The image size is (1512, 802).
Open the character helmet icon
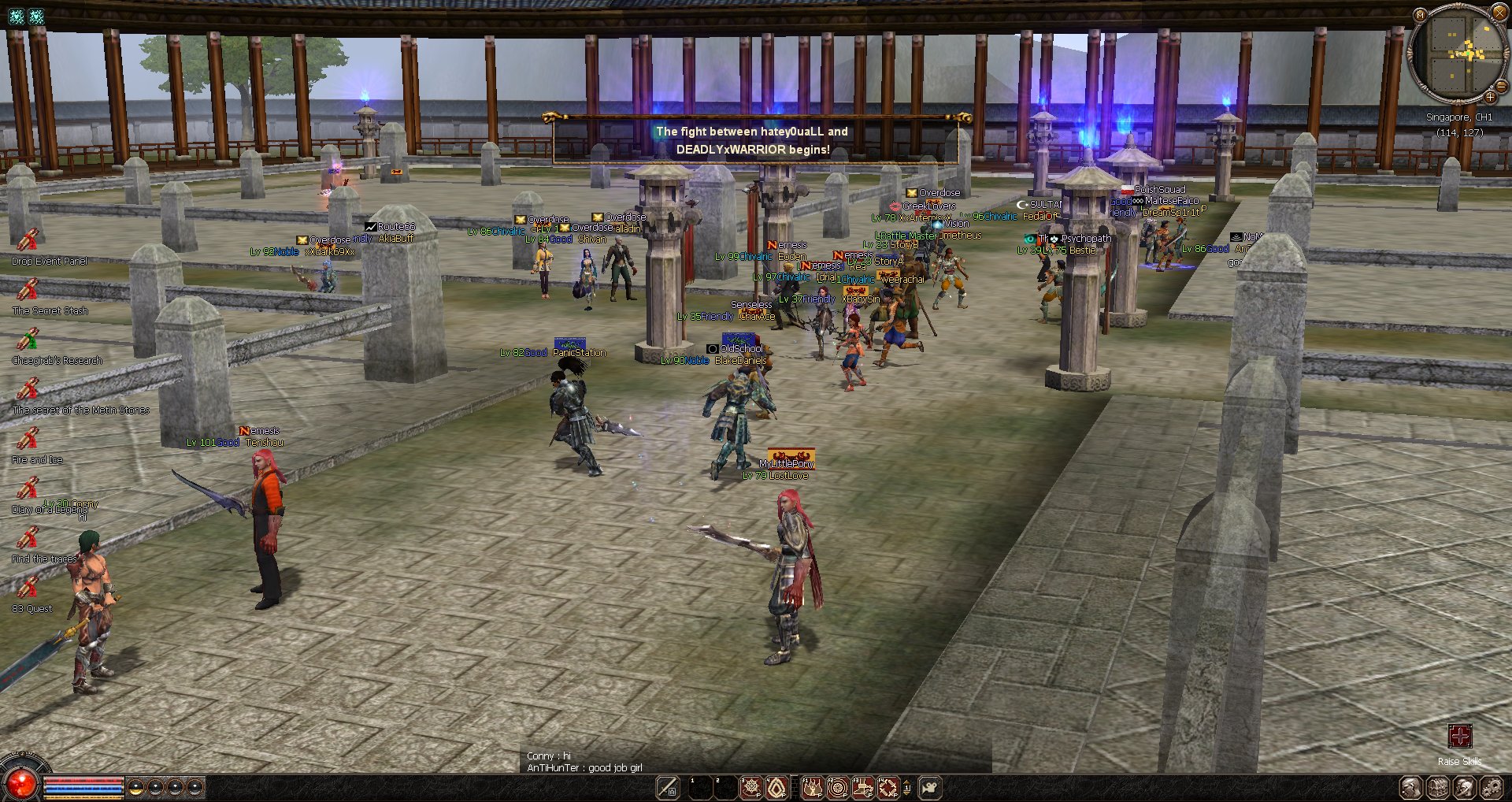[x=1465, y=787]
